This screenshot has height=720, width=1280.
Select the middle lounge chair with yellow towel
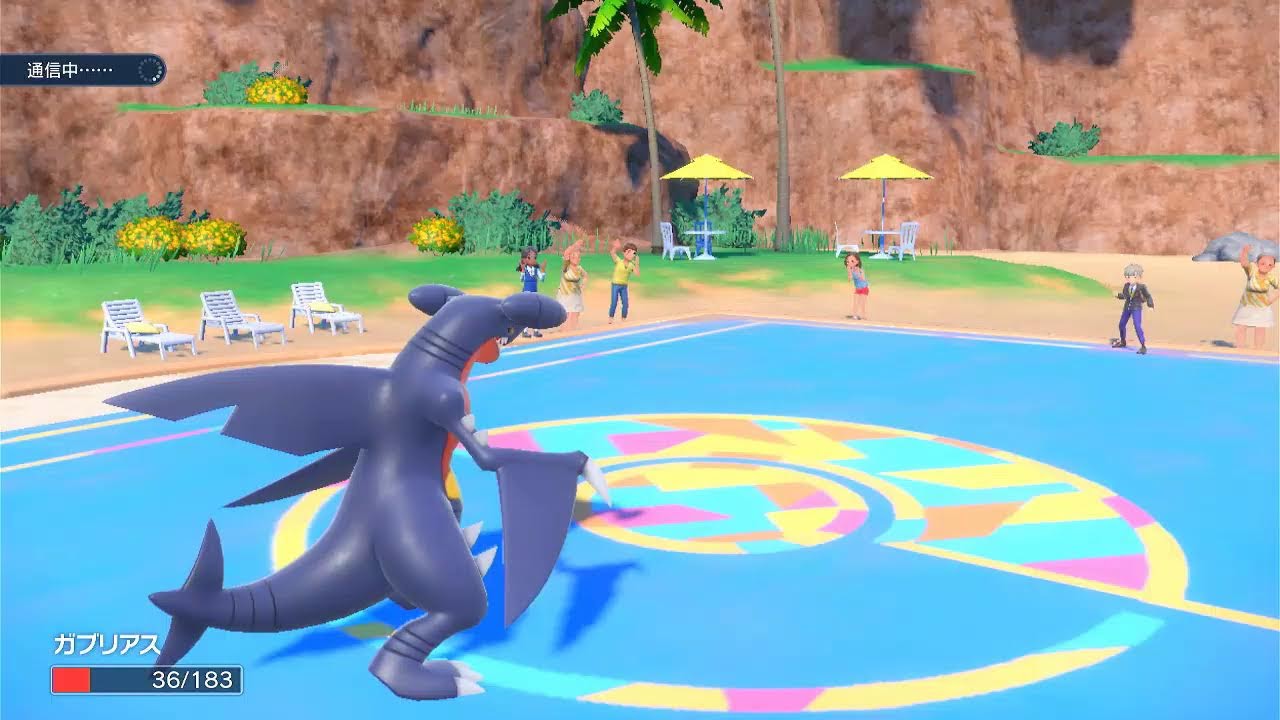(x=230, y=315)
